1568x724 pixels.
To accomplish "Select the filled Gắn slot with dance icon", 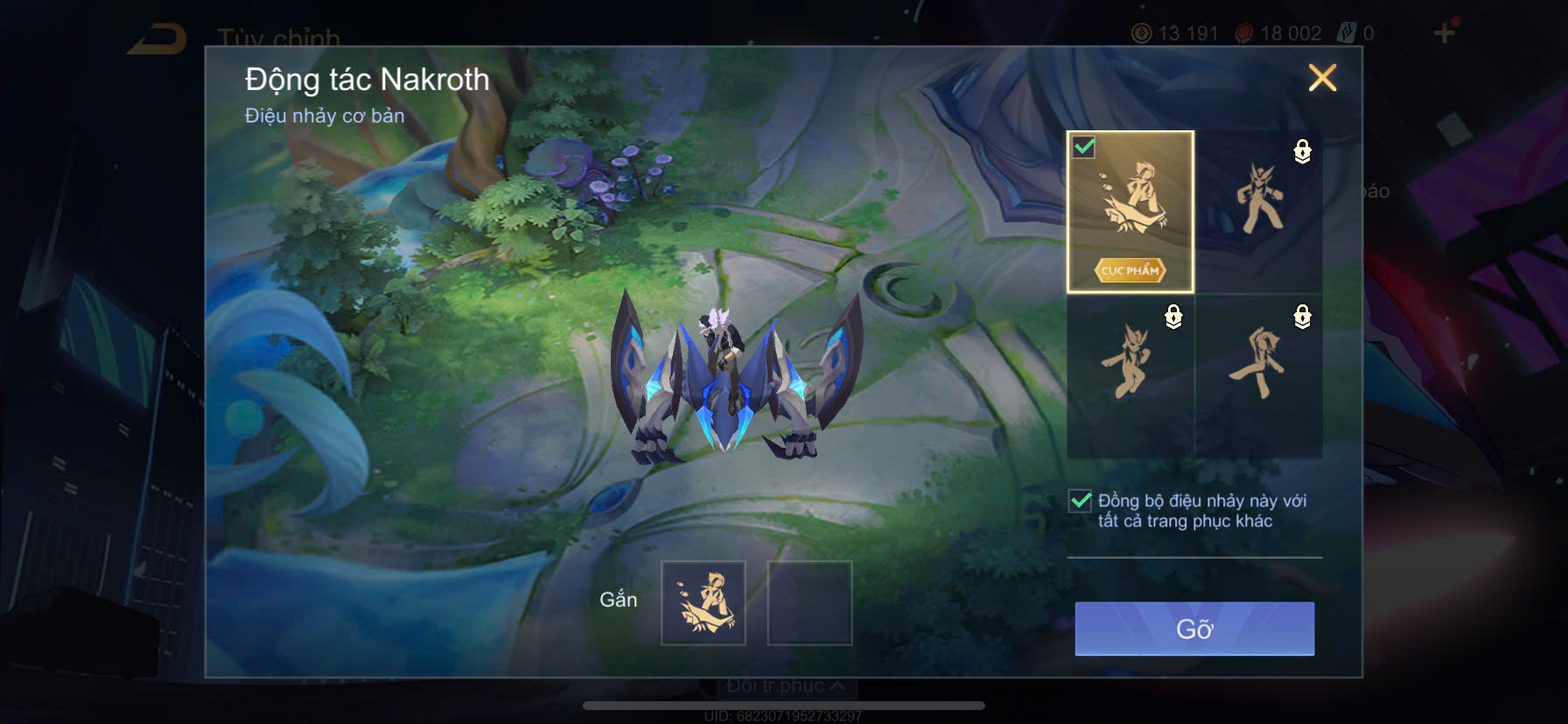I will coord(703,603).
